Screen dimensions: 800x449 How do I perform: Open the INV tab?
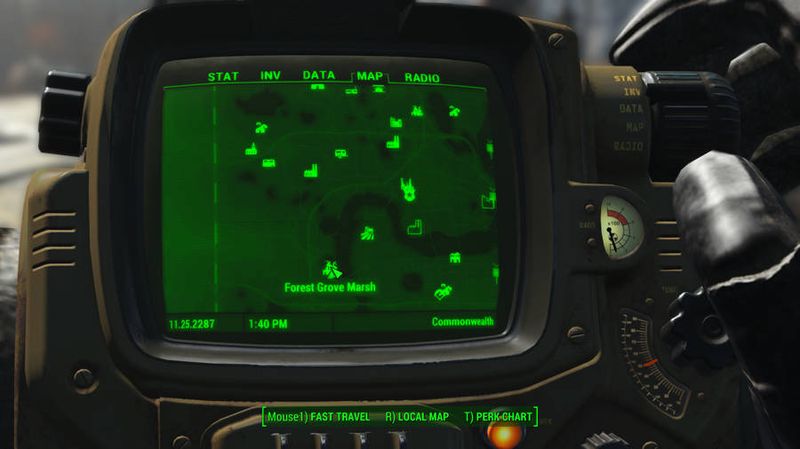(270, 76)
